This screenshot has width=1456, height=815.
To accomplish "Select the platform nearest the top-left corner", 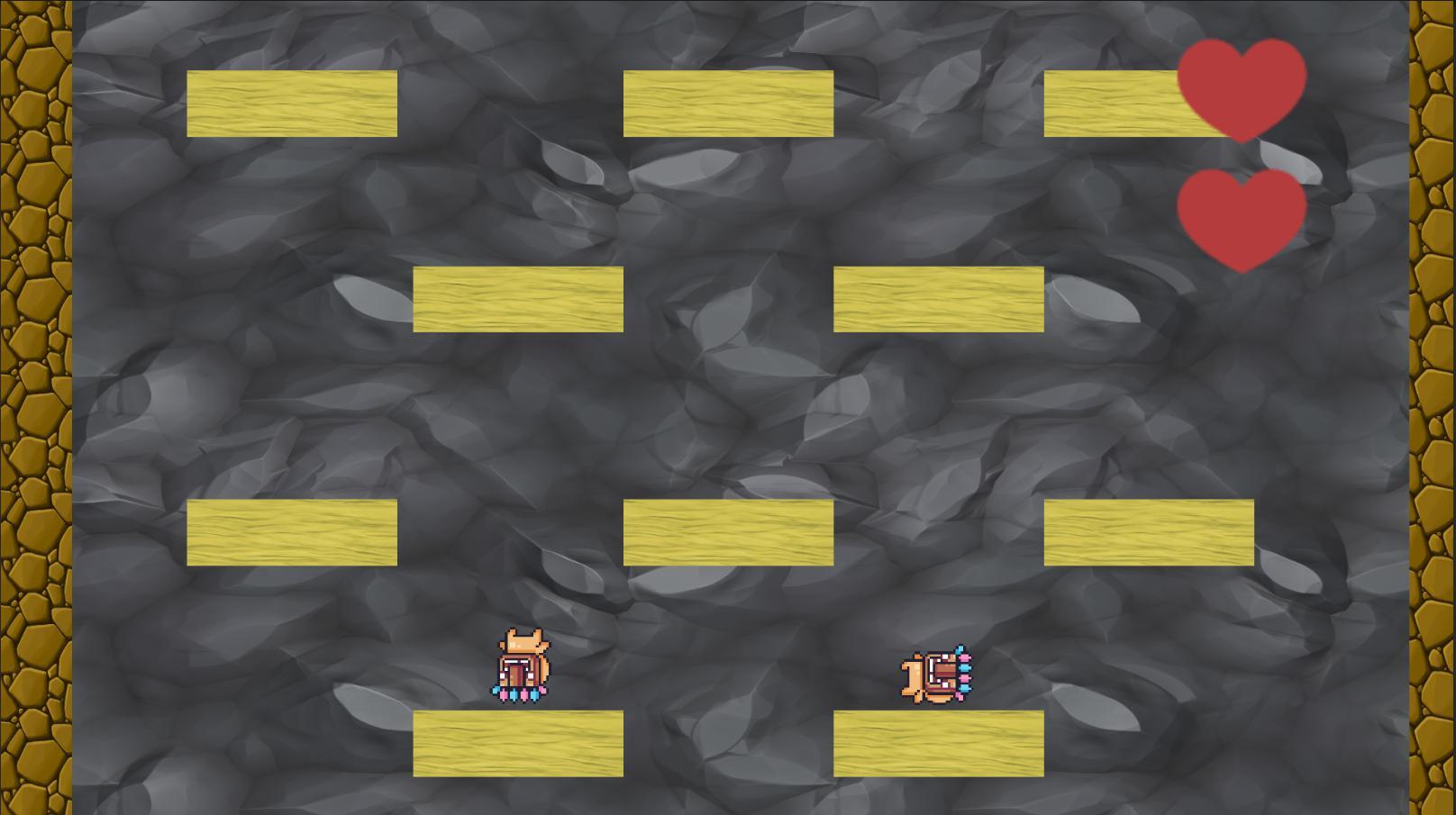I will point(291,102).
